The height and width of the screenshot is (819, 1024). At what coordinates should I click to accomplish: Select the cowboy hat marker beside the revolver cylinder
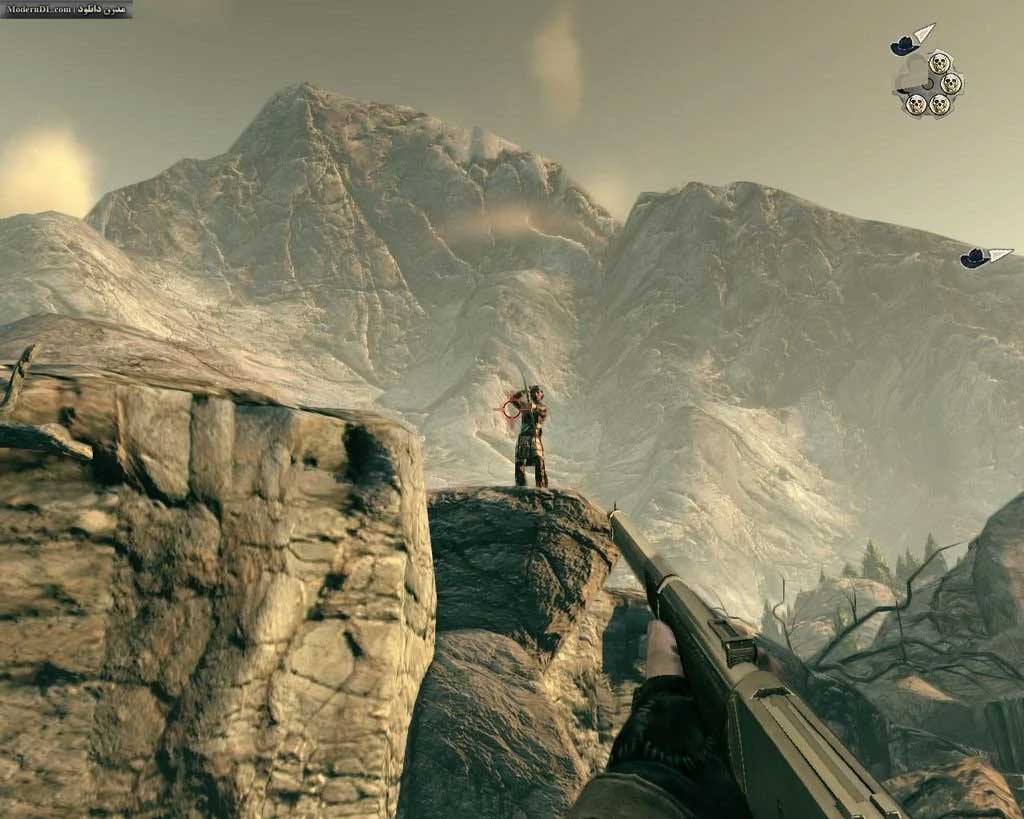tap(906, 44)
